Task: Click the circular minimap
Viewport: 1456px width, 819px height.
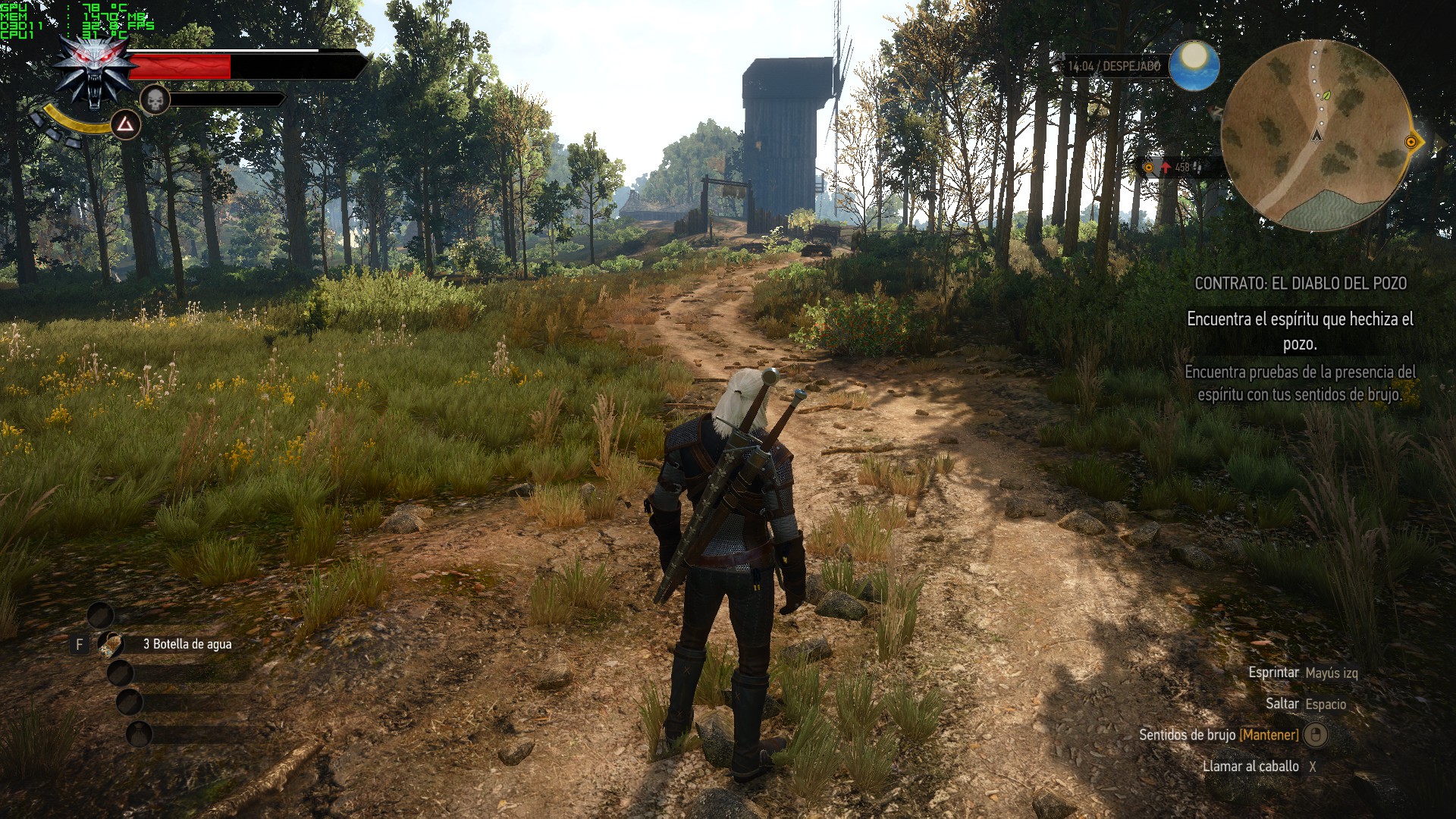Action: (x=1316, y=135)
